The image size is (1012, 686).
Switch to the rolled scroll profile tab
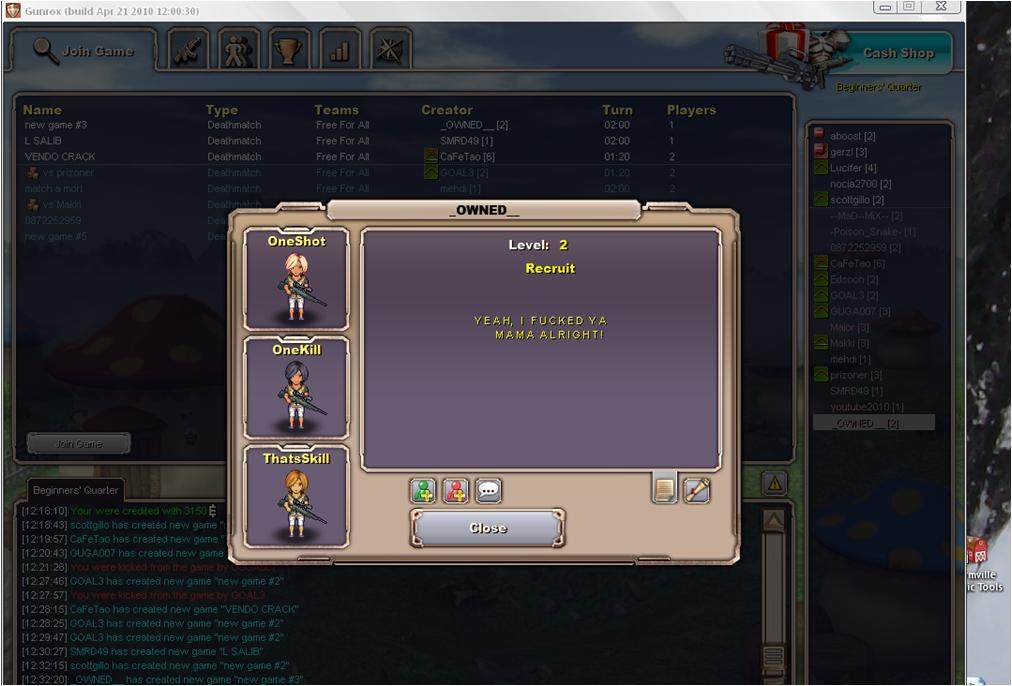696,490
